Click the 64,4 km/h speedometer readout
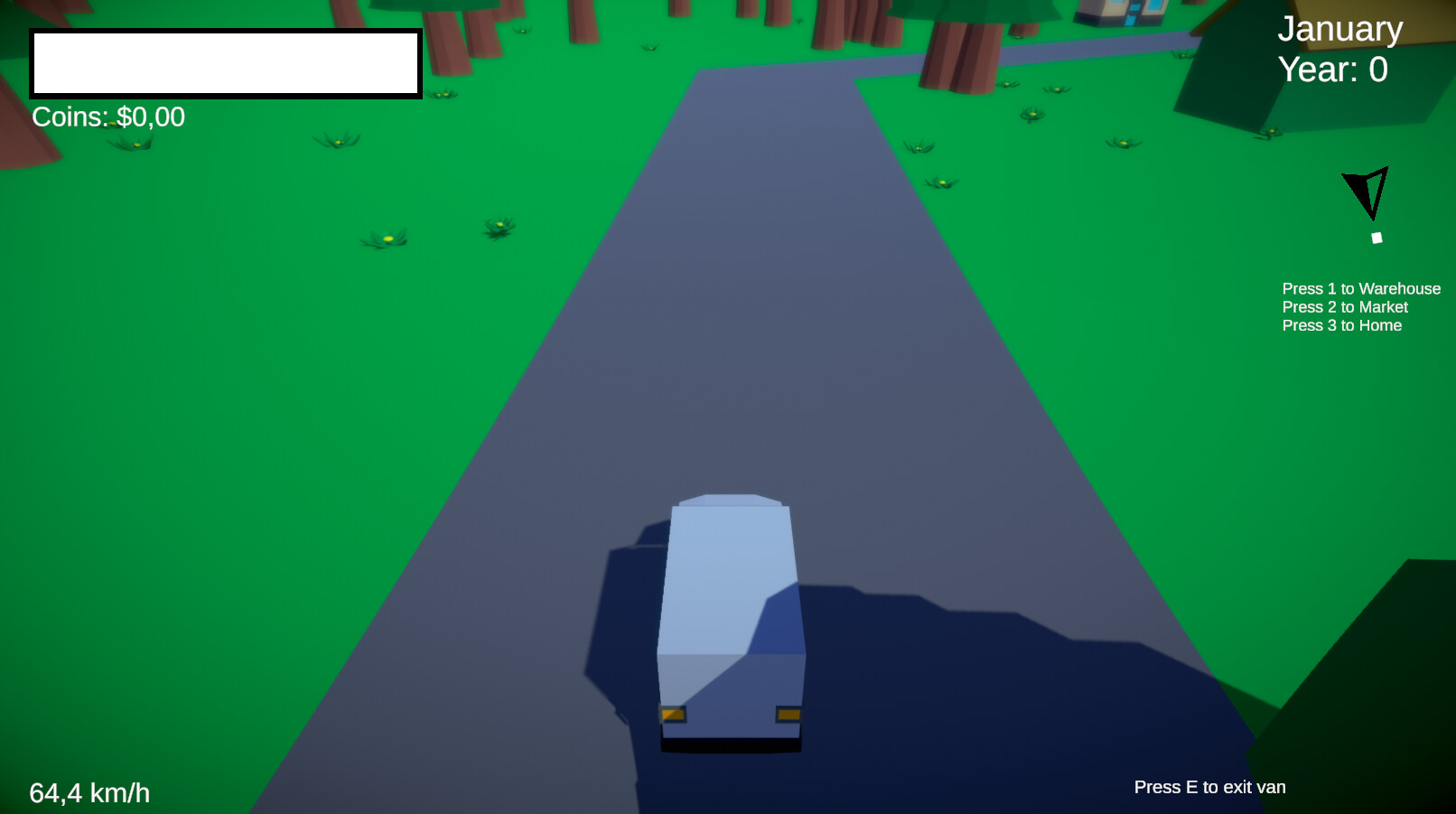Screen dimensions: 1456x814 click(90, 792)
